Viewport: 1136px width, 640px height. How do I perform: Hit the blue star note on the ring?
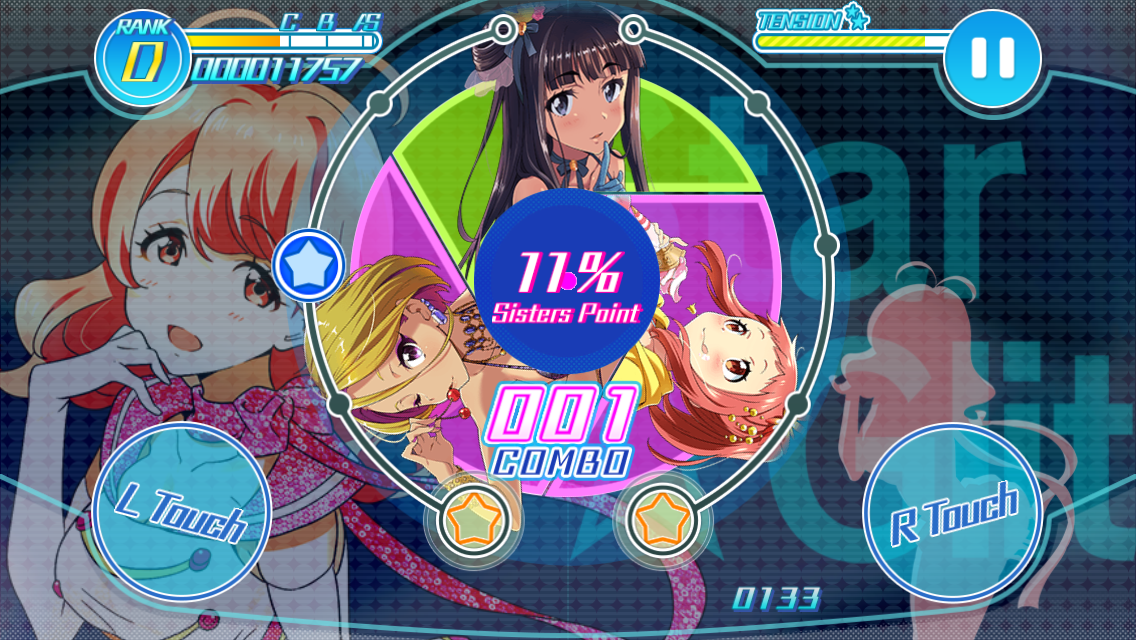point(309,267)
